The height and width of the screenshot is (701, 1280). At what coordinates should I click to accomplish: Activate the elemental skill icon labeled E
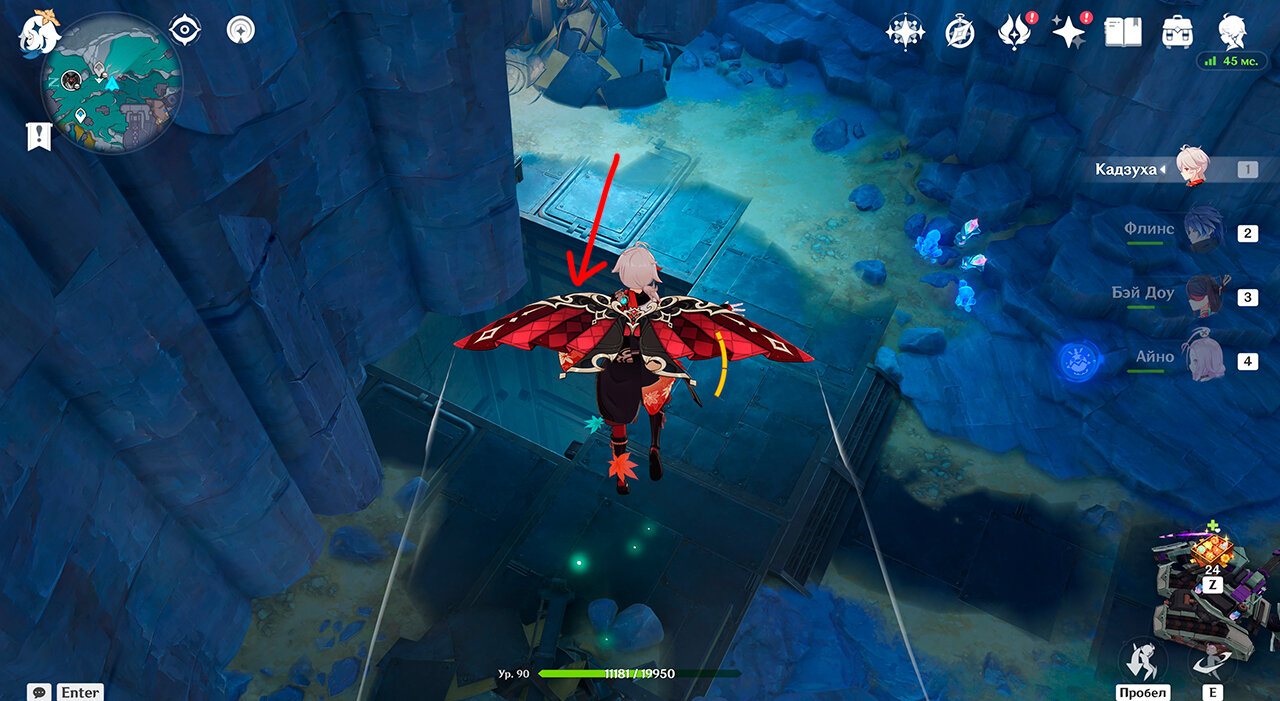1212,659
